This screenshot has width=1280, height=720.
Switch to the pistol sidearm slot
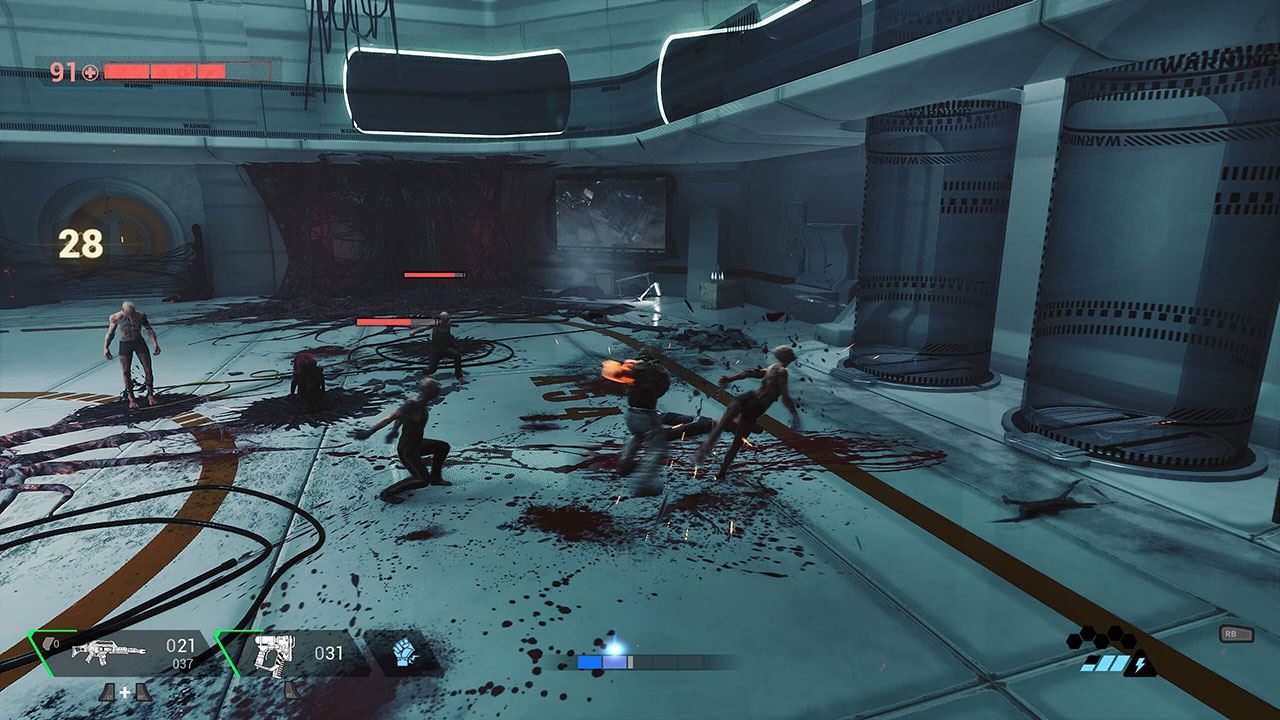coord(272,653)
